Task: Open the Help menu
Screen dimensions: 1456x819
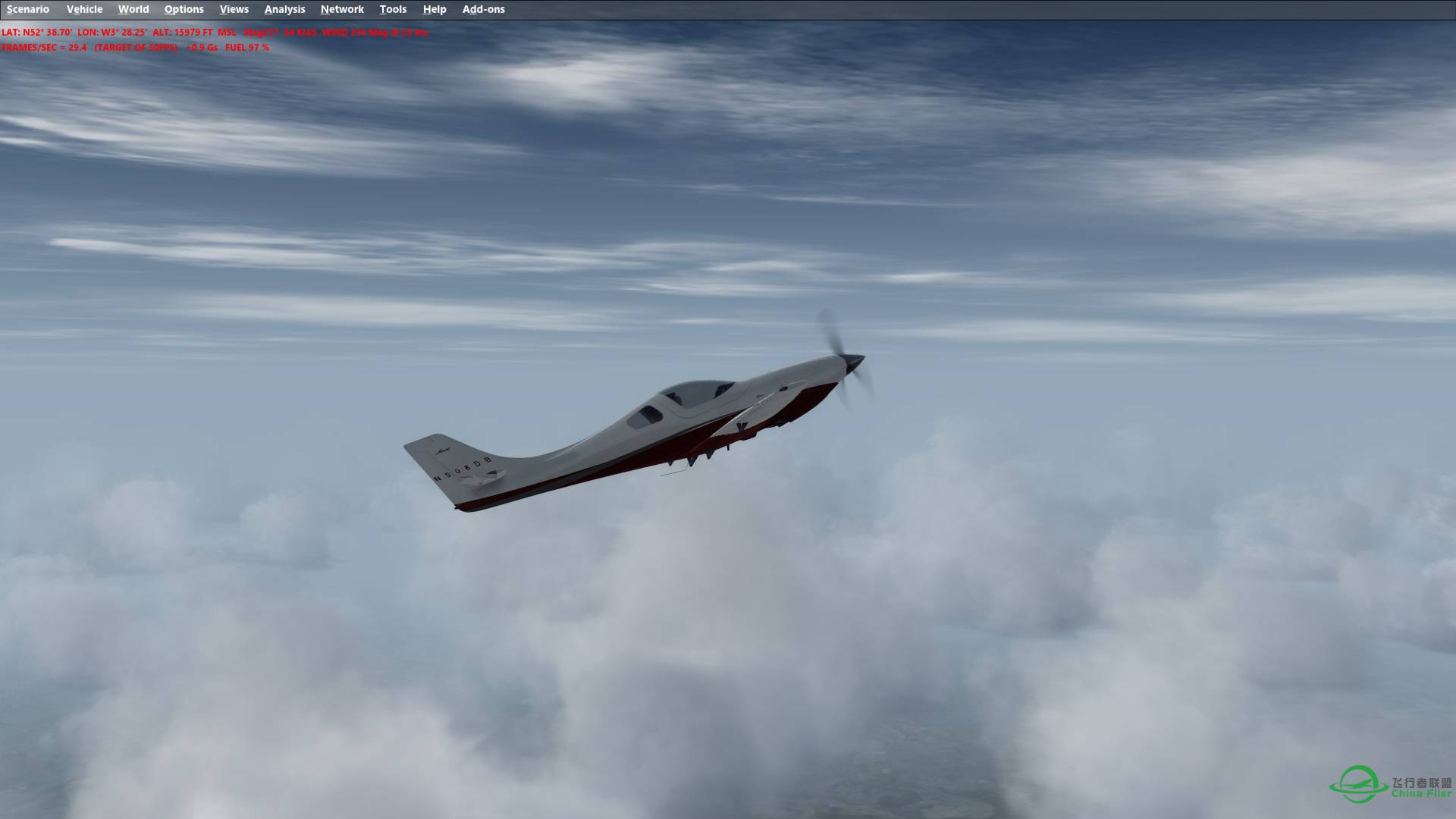Action: (x=434, y=9)
